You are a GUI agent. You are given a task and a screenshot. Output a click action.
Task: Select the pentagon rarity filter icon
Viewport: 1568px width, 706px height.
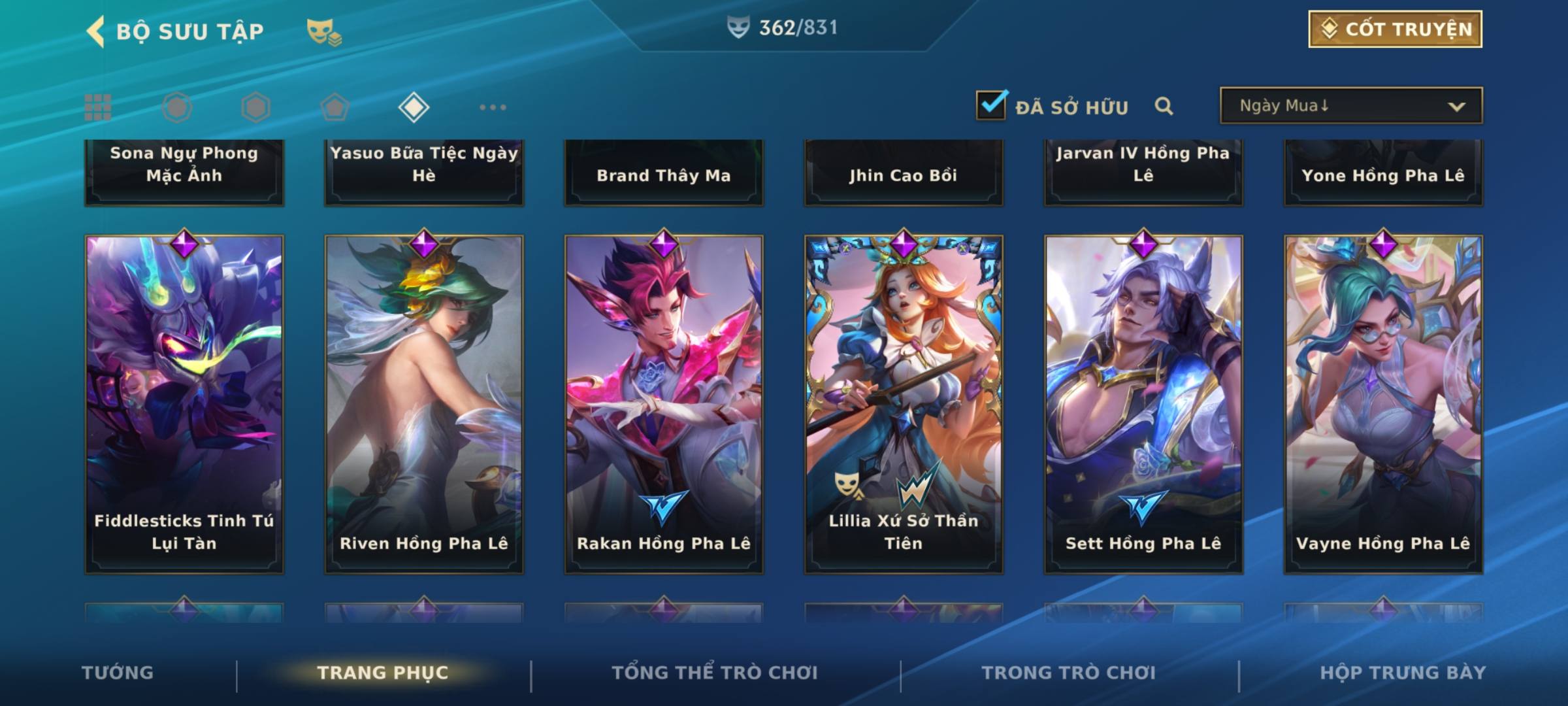335,107
